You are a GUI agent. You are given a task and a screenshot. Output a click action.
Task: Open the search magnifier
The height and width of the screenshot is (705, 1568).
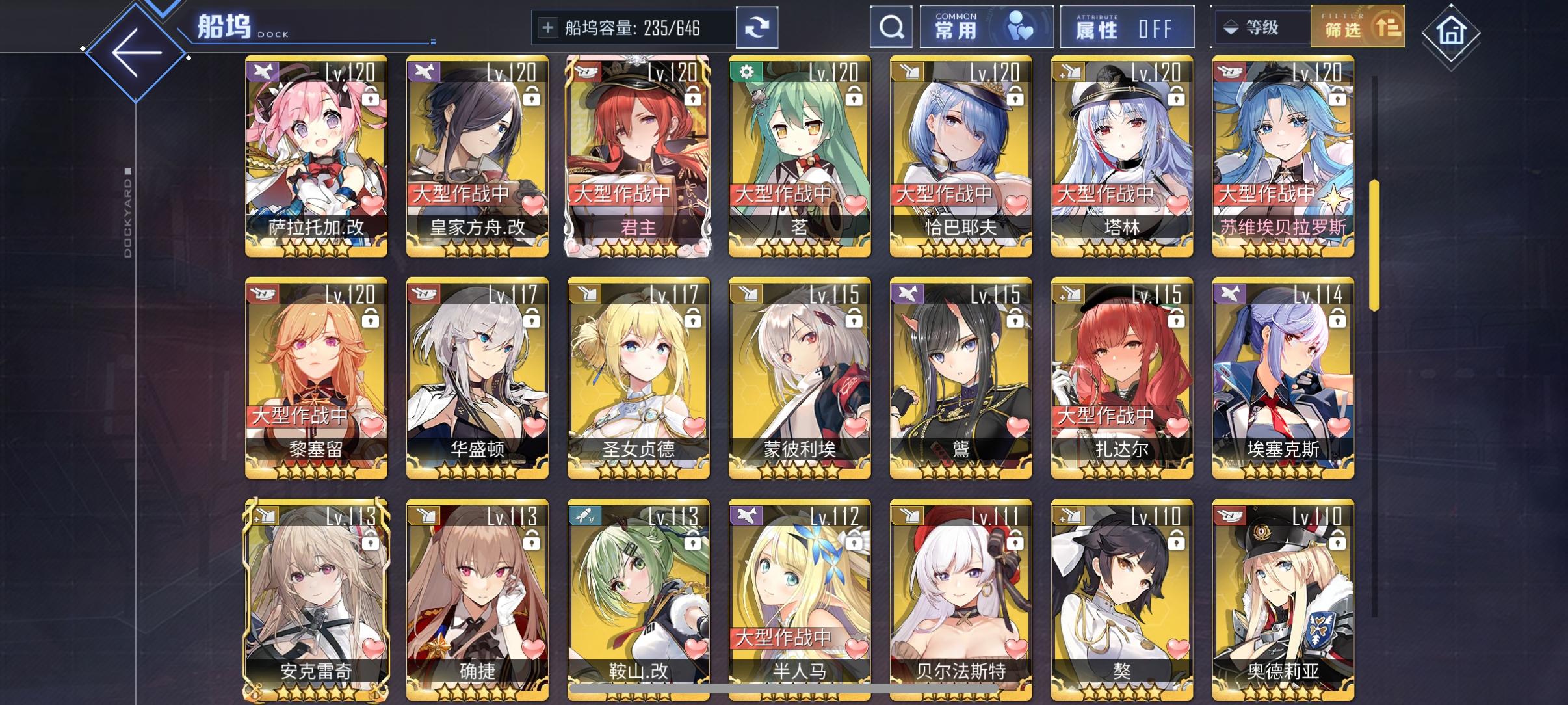[891, 27]
